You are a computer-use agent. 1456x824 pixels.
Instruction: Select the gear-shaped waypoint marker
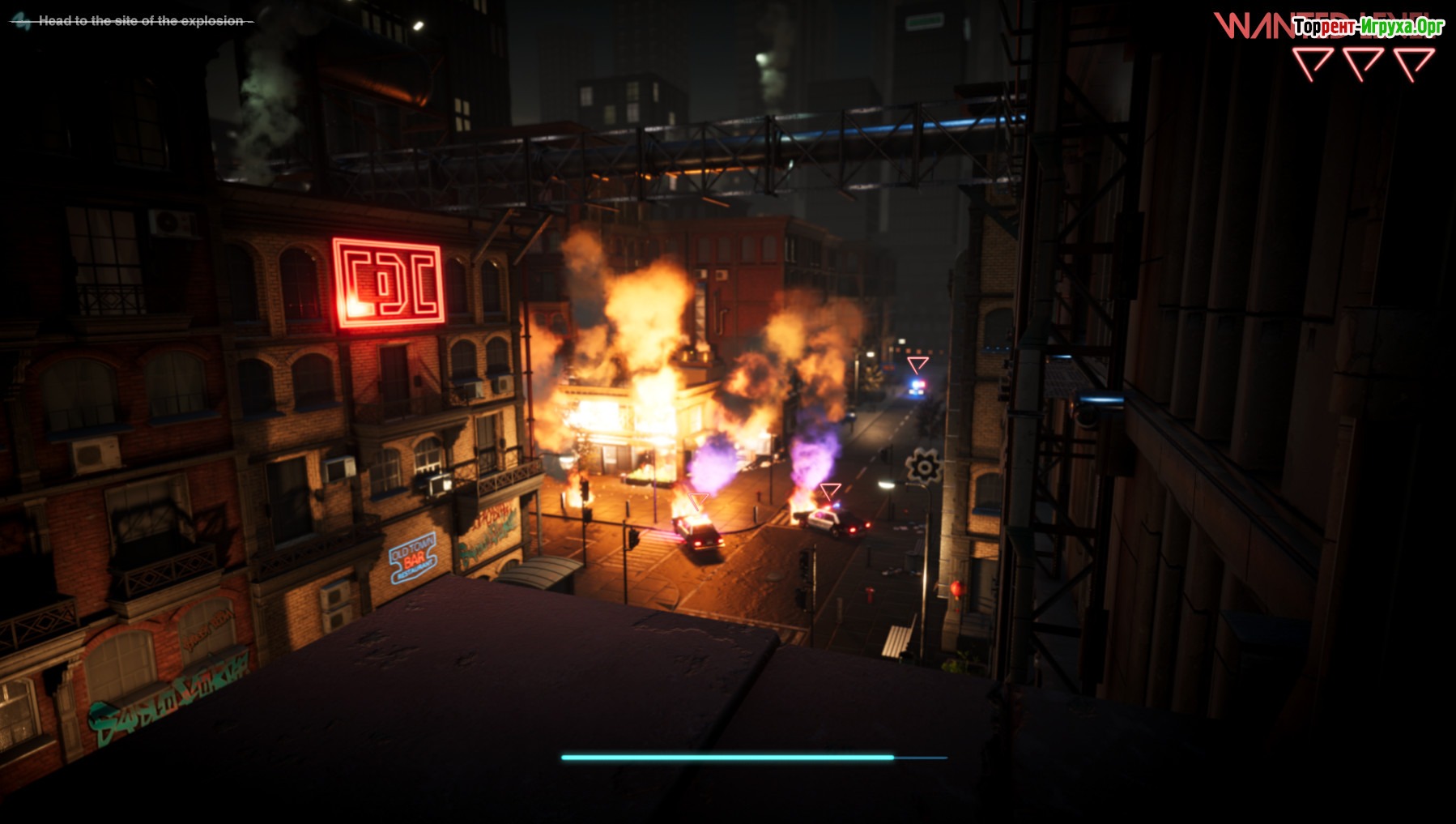pos(924,467)
